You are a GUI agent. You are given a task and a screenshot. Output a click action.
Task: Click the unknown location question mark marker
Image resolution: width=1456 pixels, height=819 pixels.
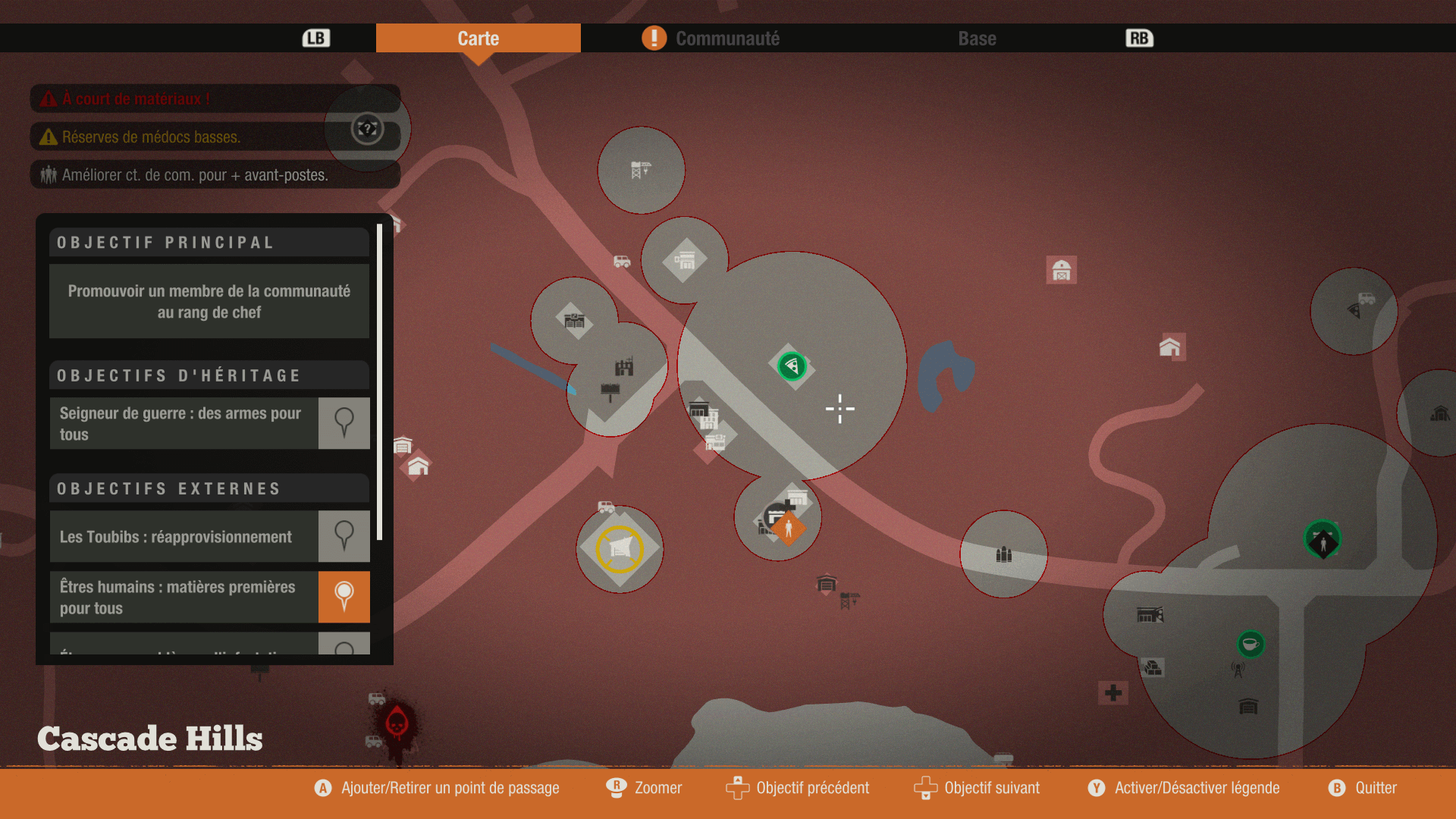coord(368,128)
